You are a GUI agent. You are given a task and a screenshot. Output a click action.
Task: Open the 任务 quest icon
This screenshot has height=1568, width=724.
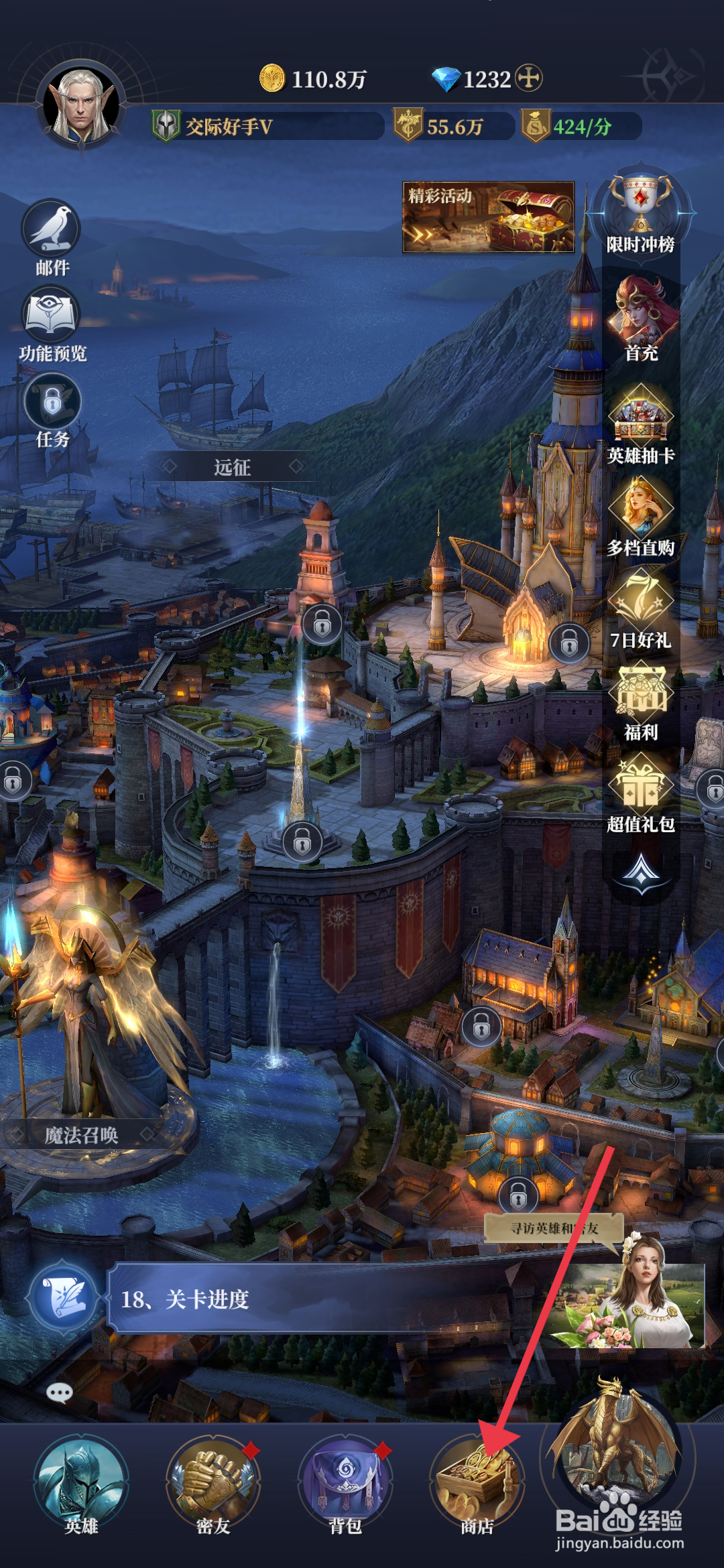(x=52, y=403)
